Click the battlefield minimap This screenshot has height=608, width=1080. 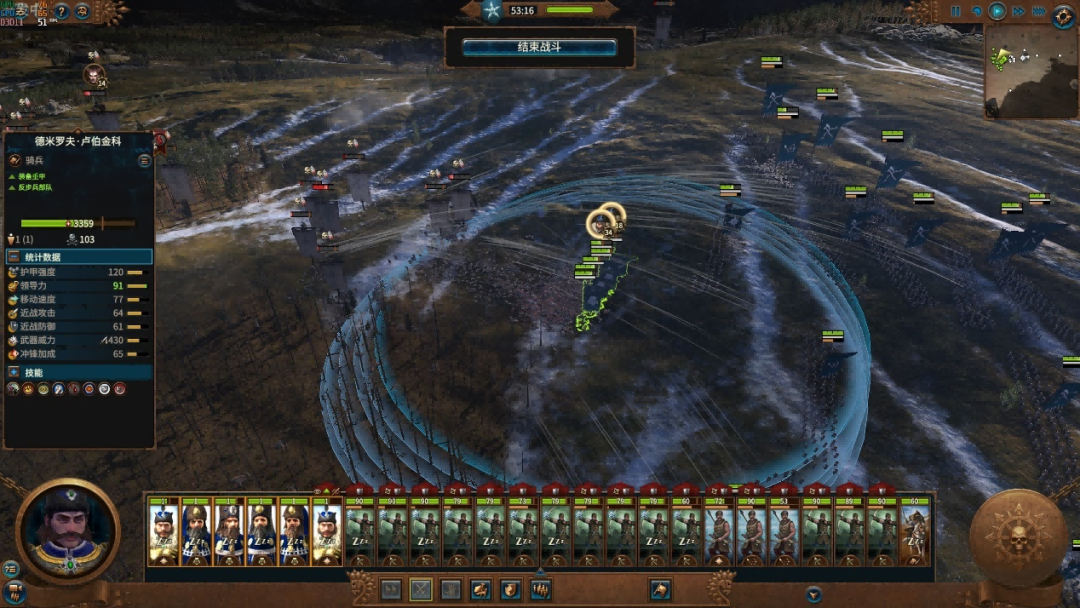pyautogui.click(x=1029, y=71)
